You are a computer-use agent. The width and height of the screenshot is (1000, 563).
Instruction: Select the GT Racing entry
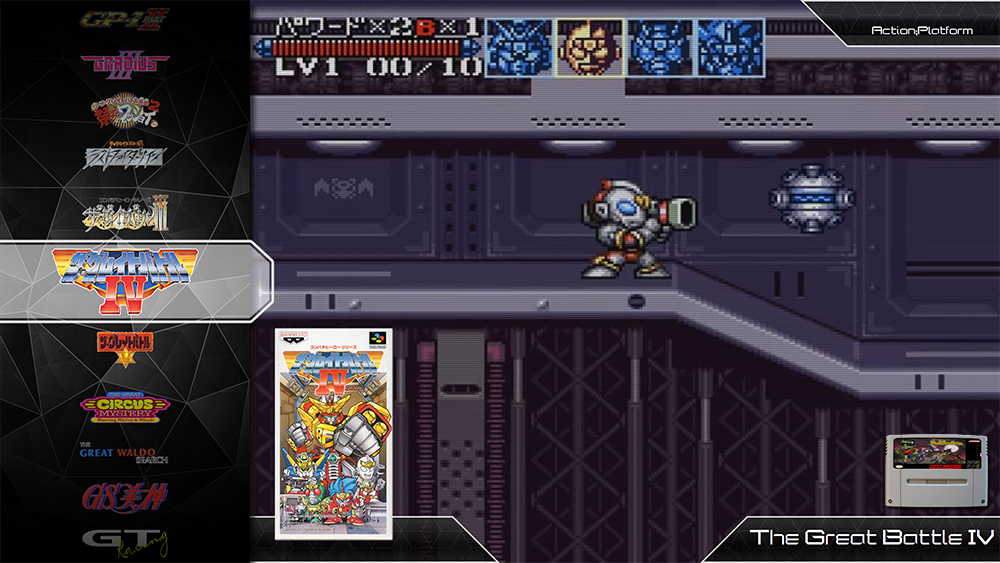[125, 542]
